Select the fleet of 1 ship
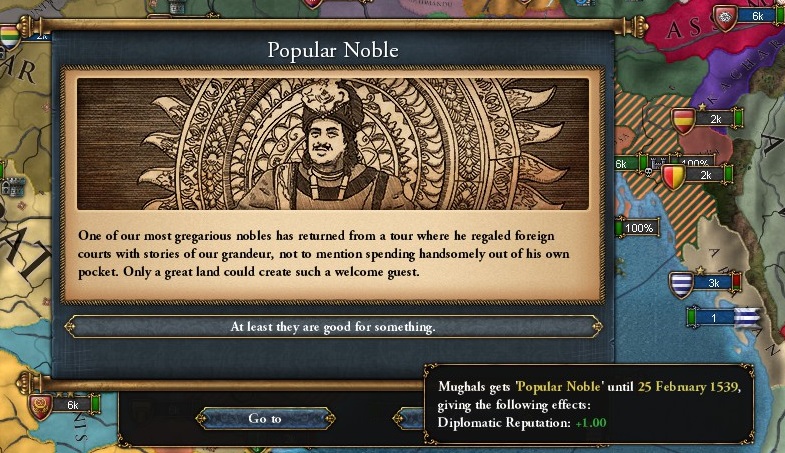The image size is (785, 453). 714,318
